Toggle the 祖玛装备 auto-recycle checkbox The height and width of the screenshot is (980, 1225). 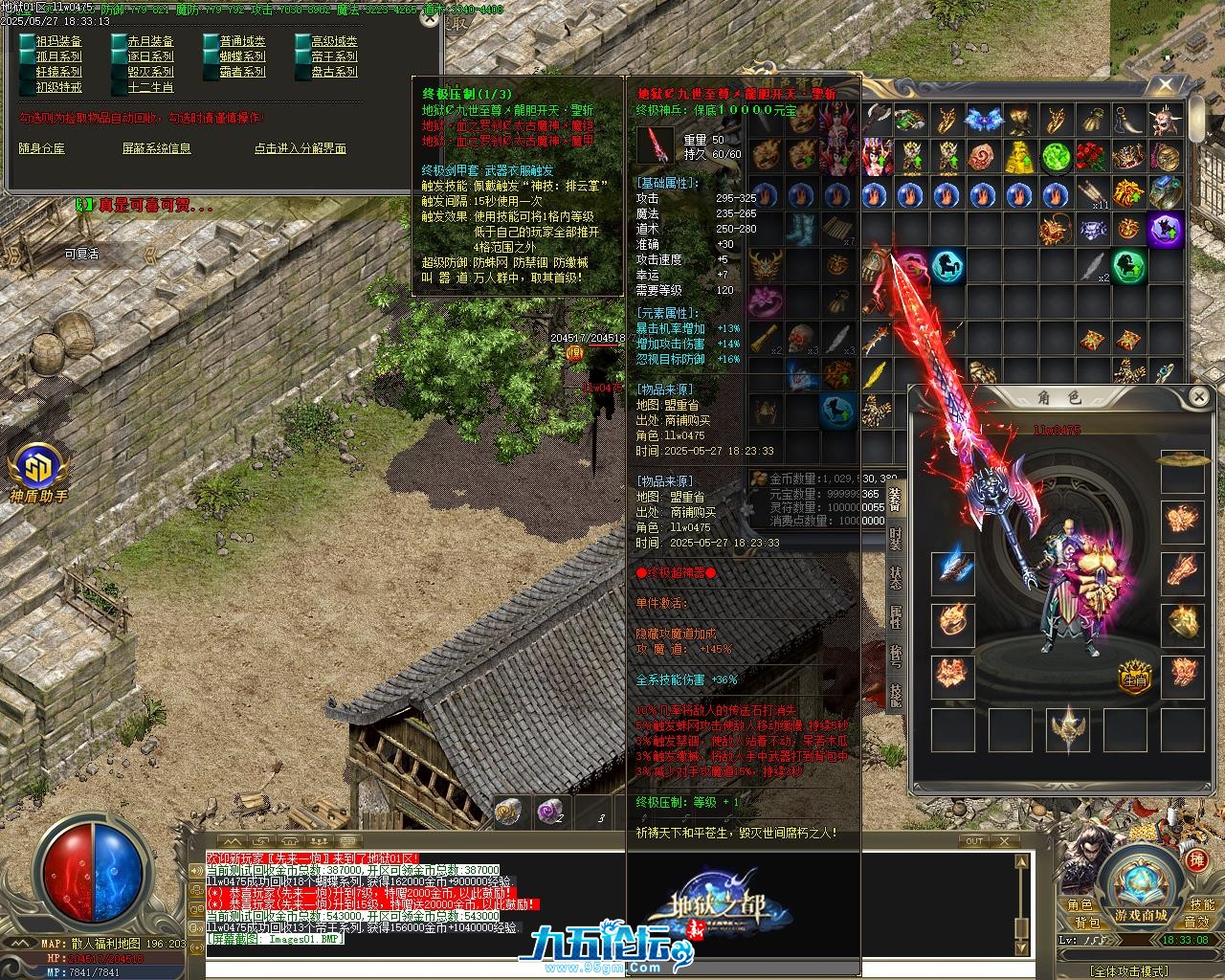27,41
